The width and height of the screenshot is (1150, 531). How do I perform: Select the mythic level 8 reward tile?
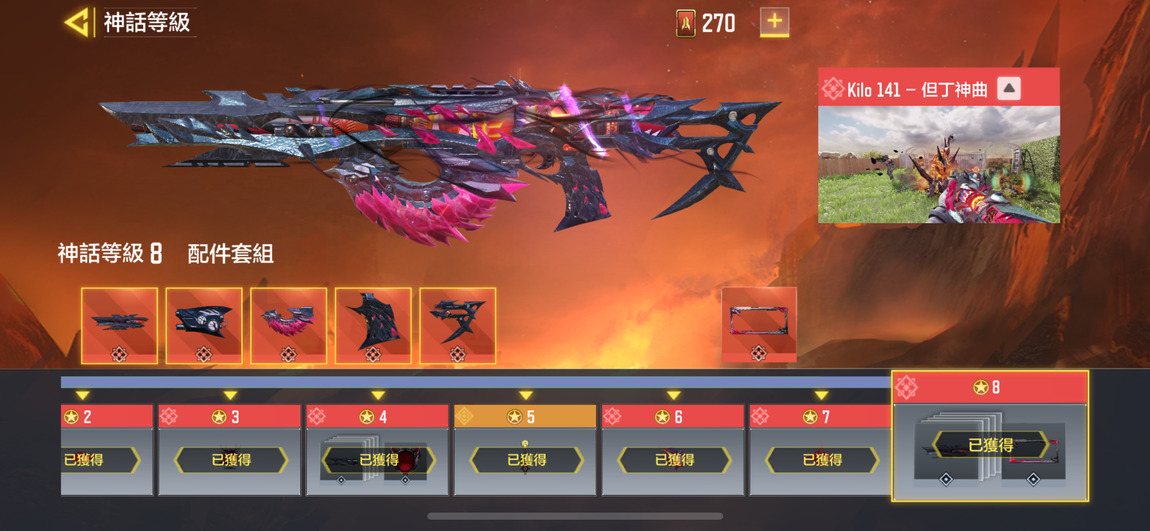[x=989, y=437]
